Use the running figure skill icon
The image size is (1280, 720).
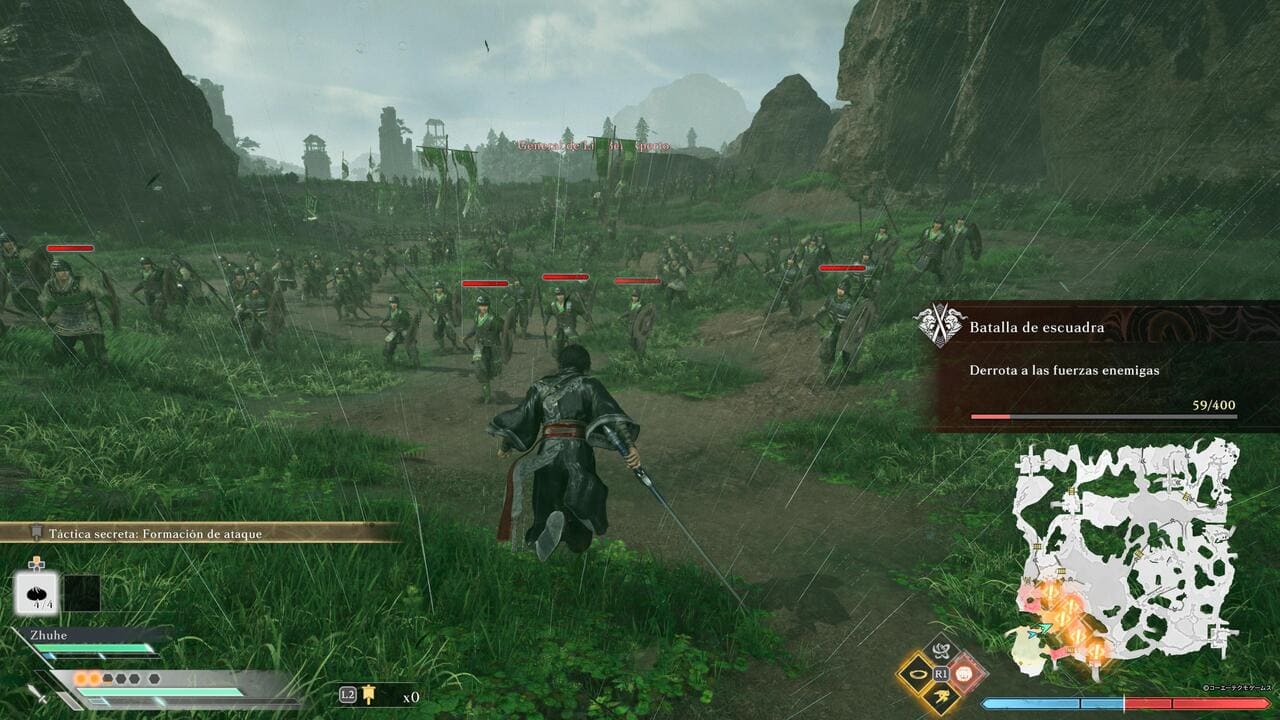click(941, 698)
